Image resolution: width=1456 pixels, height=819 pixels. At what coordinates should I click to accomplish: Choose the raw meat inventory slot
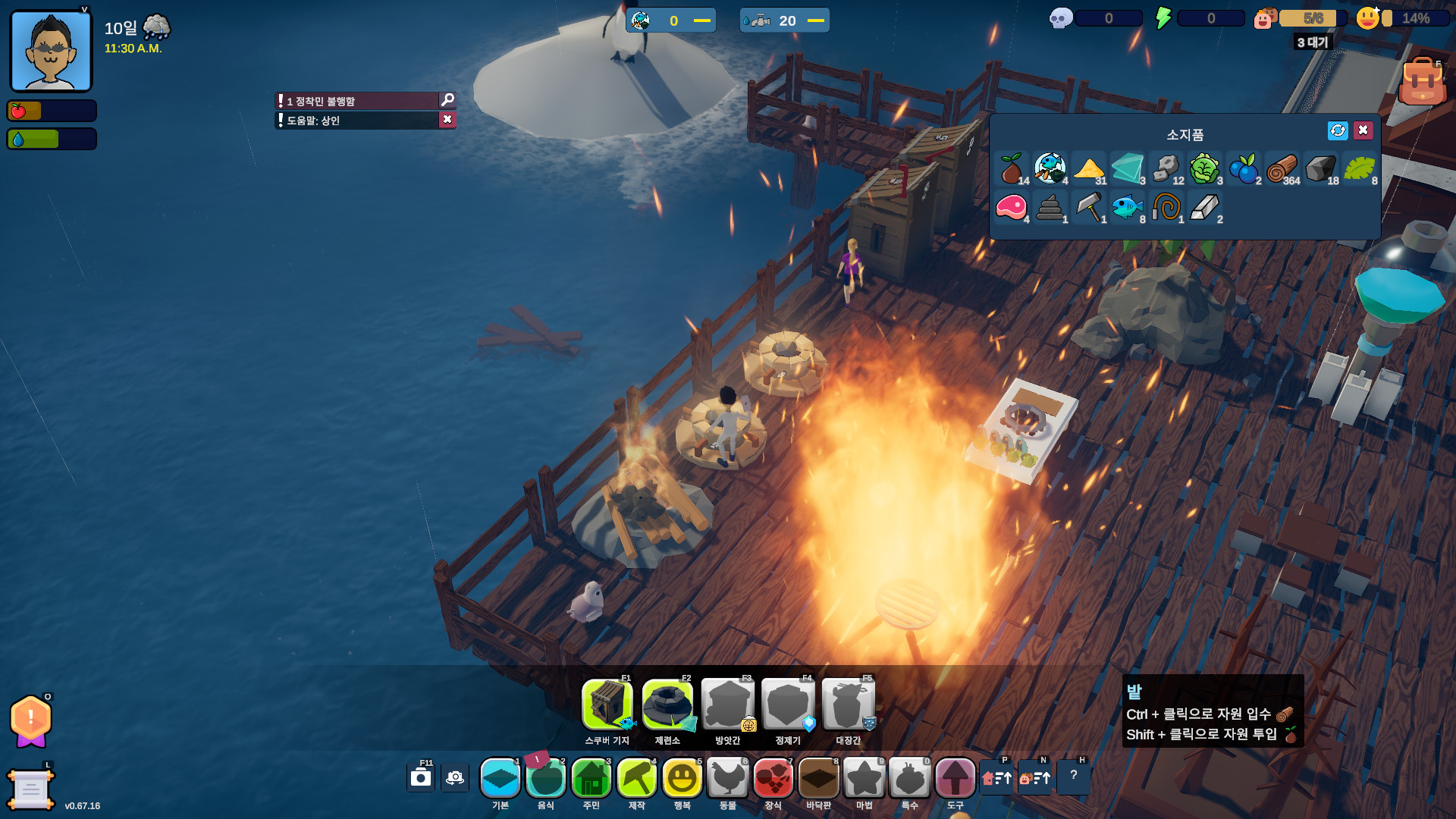(x=1012, y=207)
